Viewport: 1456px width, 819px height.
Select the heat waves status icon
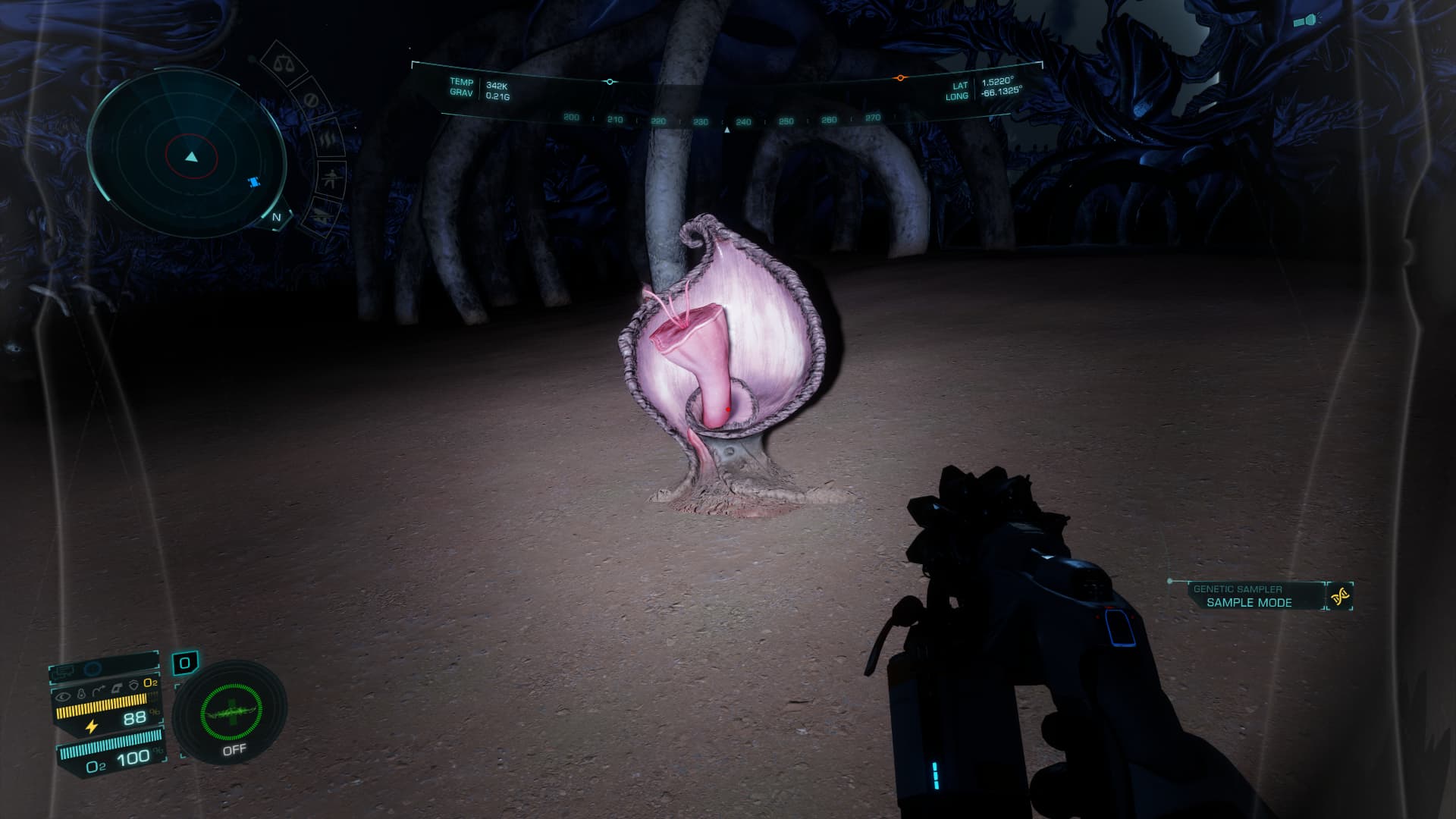[327, 140]
